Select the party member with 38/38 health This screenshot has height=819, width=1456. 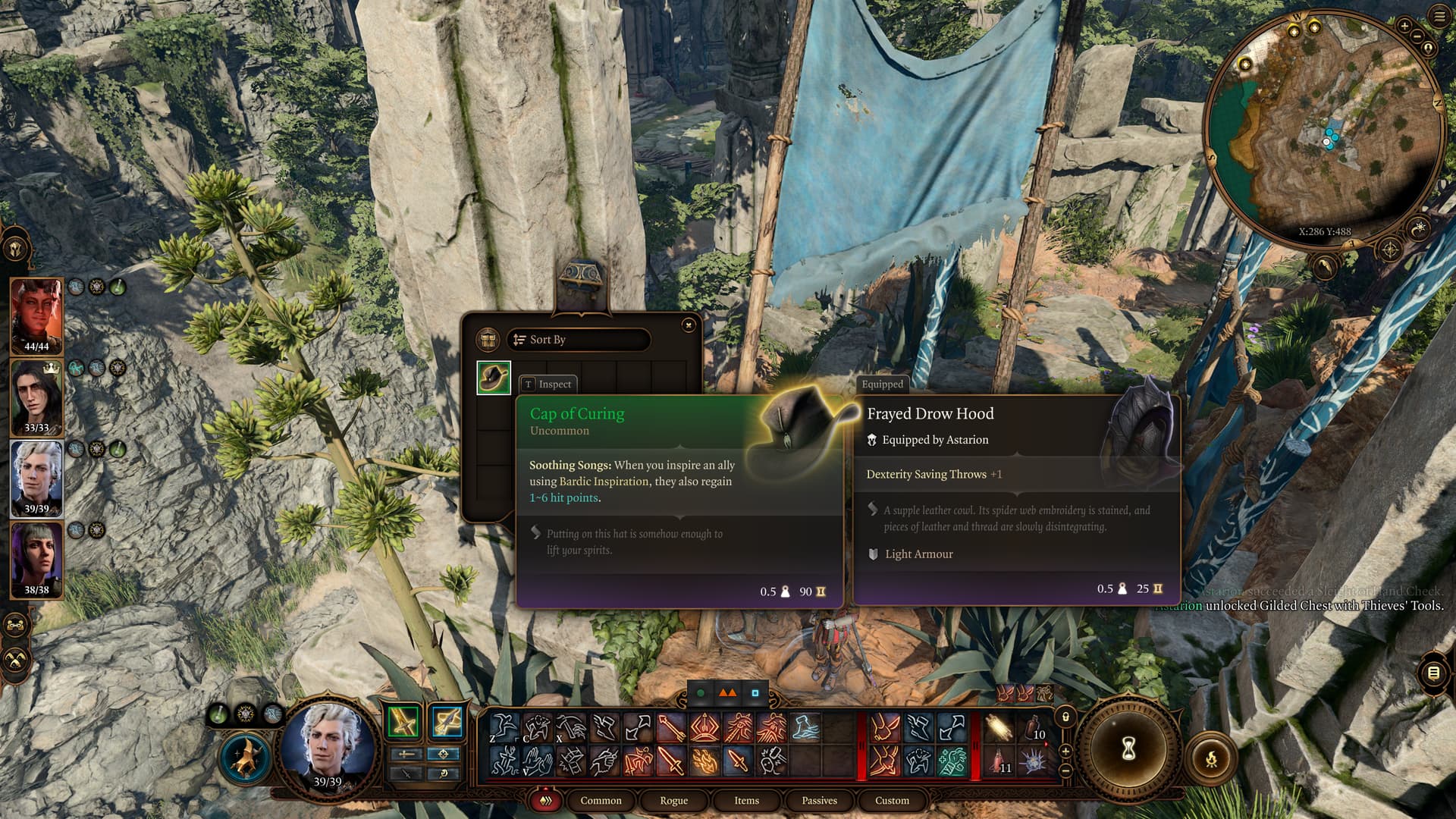tap(36, 557)
